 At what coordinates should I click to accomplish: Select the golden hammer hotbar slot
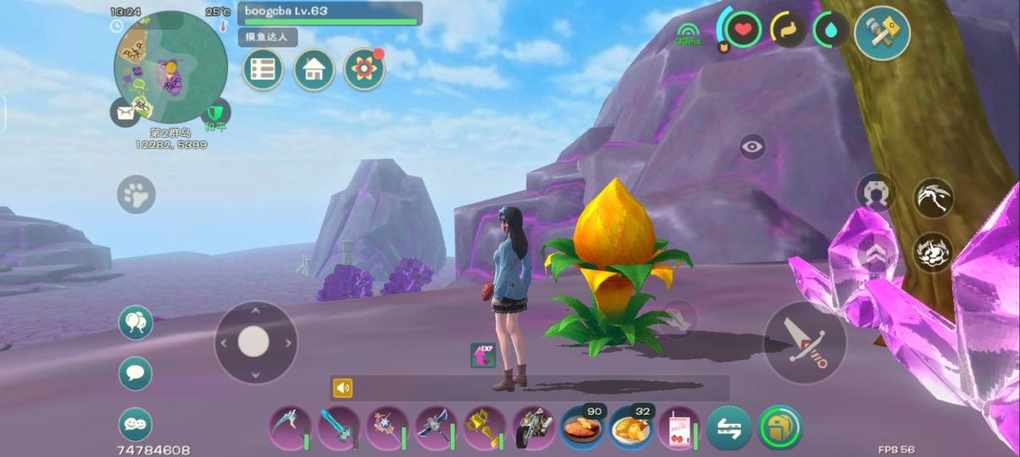coord(484,428)
